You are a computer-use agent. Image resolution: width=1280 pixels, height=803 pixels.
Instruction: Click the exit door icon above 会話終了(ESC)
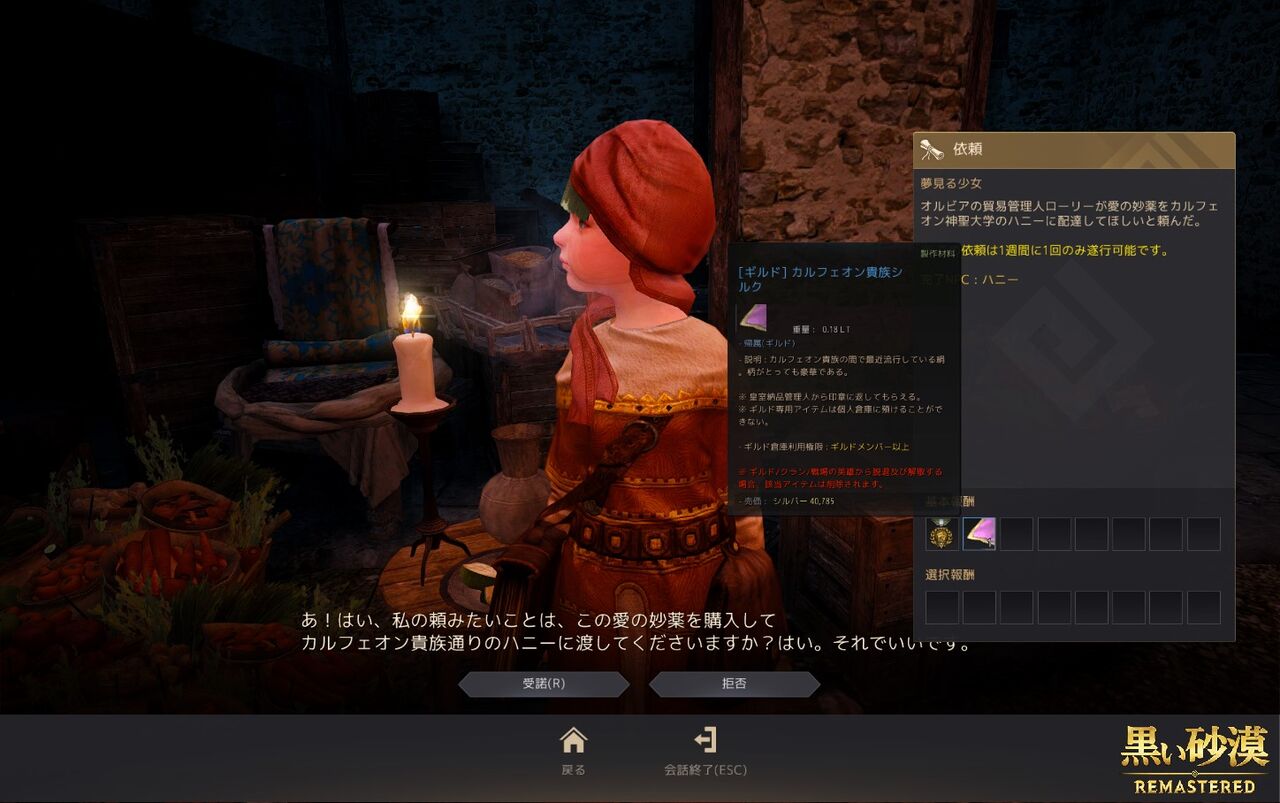point(707,741)
